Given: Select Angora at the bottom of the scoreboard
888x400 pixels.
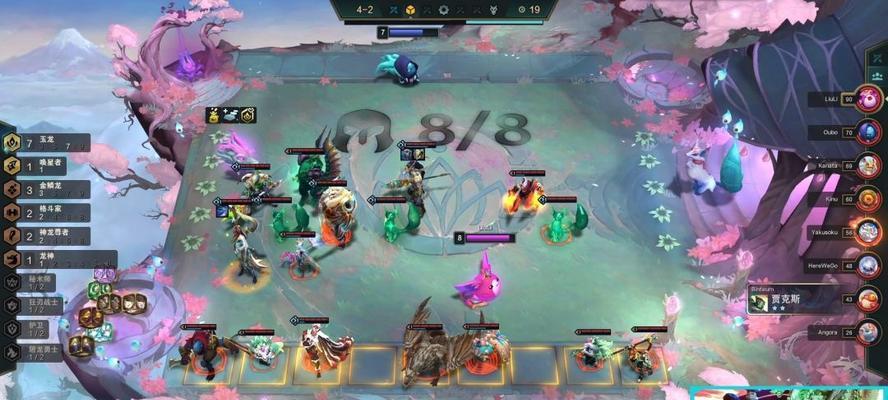Looking at the screenshot, I should 869,330.
